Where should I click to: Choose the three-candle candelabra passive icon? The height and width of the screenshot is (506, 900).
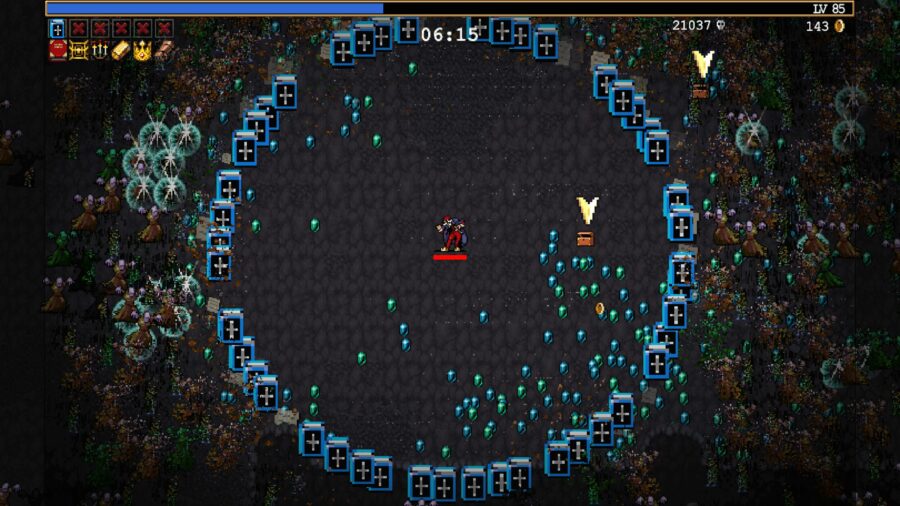(x=99, y=49)
